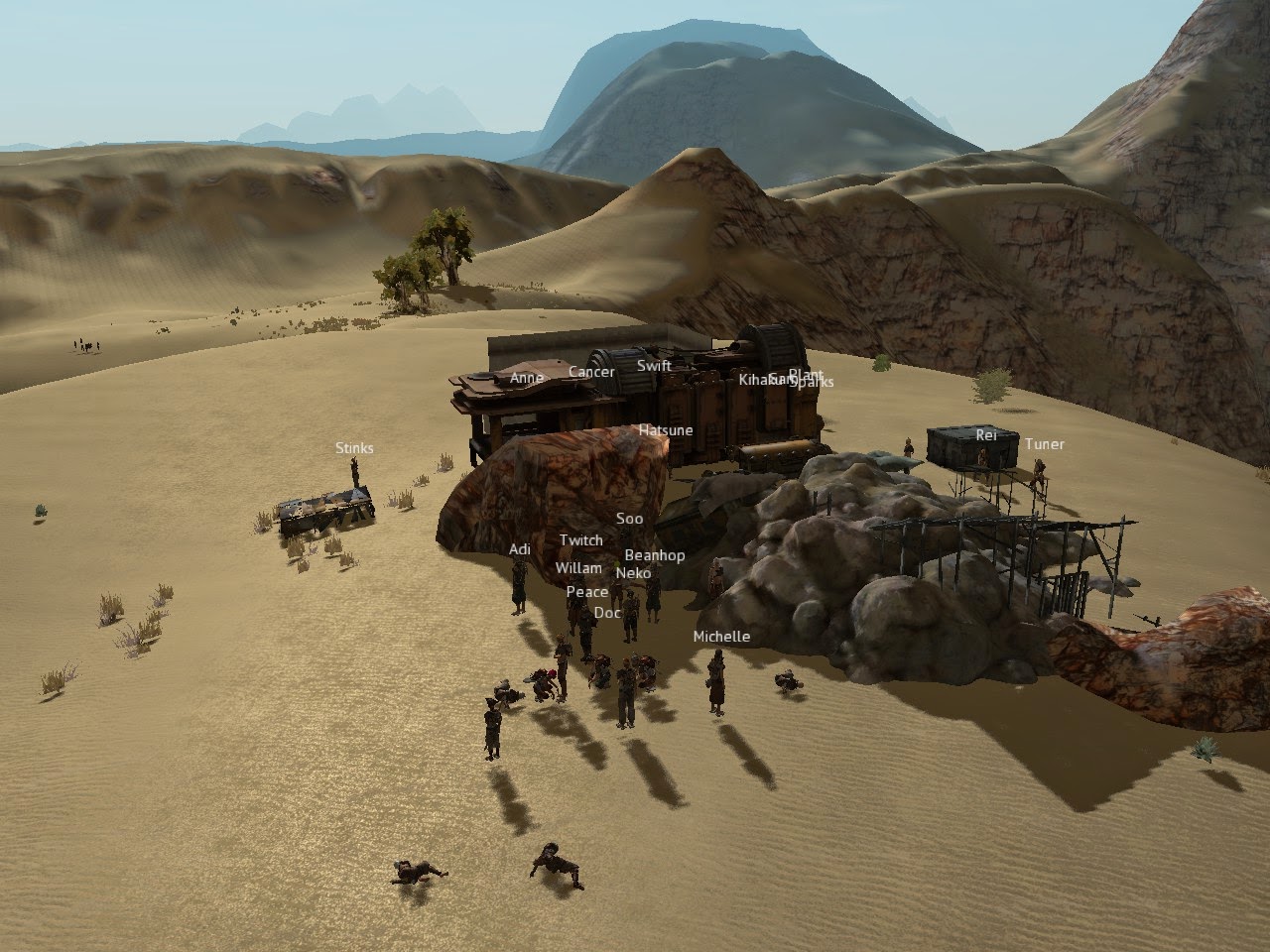
Task: Select the Anne name label
Action: (x=526, y=378)
